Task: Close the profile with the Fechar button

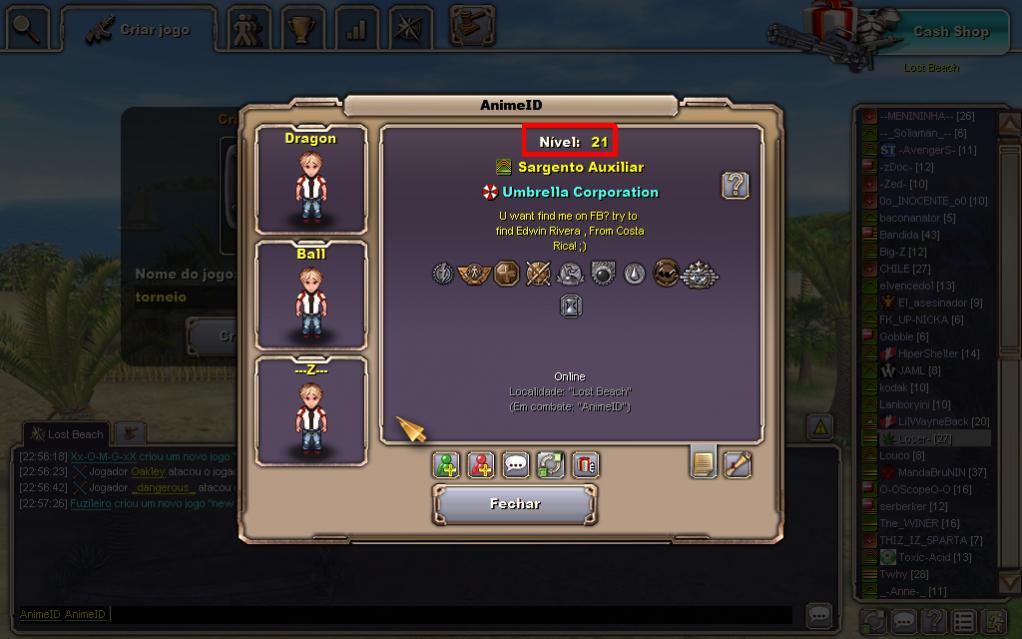Action: [515, 504]
